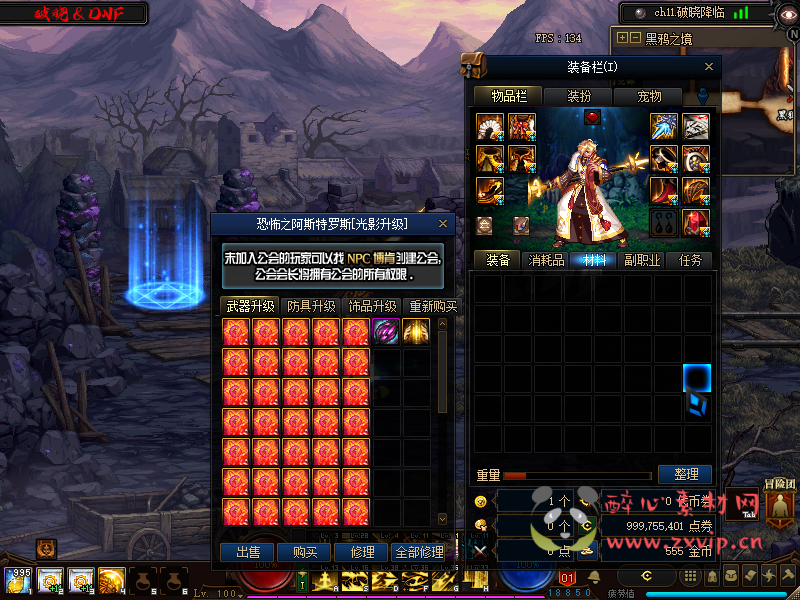
Task: Switch to the 装扮 avatar tab
Action: coord(579,96)
